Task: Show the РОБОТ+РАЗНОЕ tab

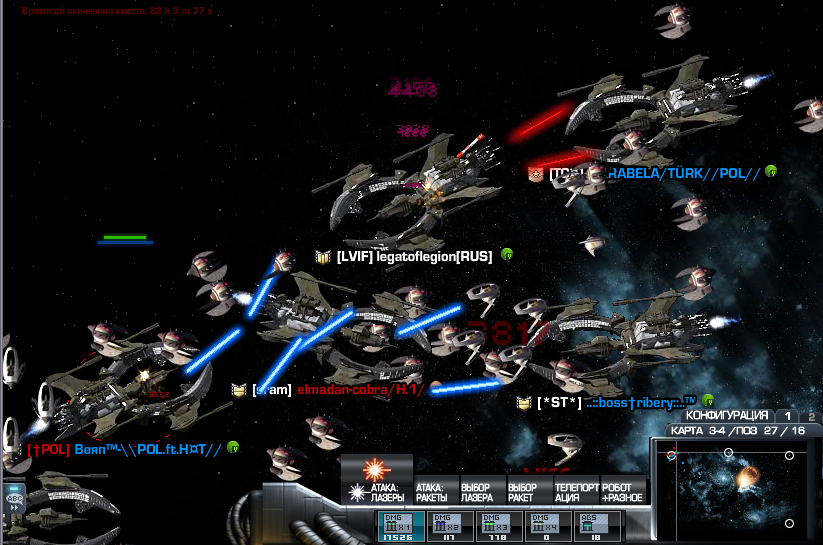Action: coord(622,491)
